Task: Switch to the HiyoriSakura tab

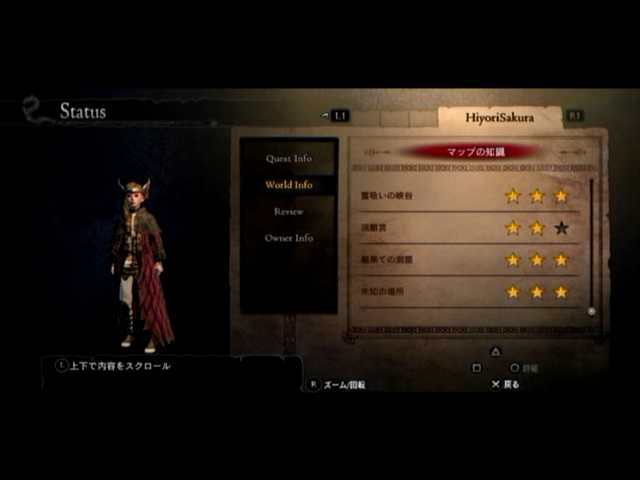Action: (x=499, y=117)
